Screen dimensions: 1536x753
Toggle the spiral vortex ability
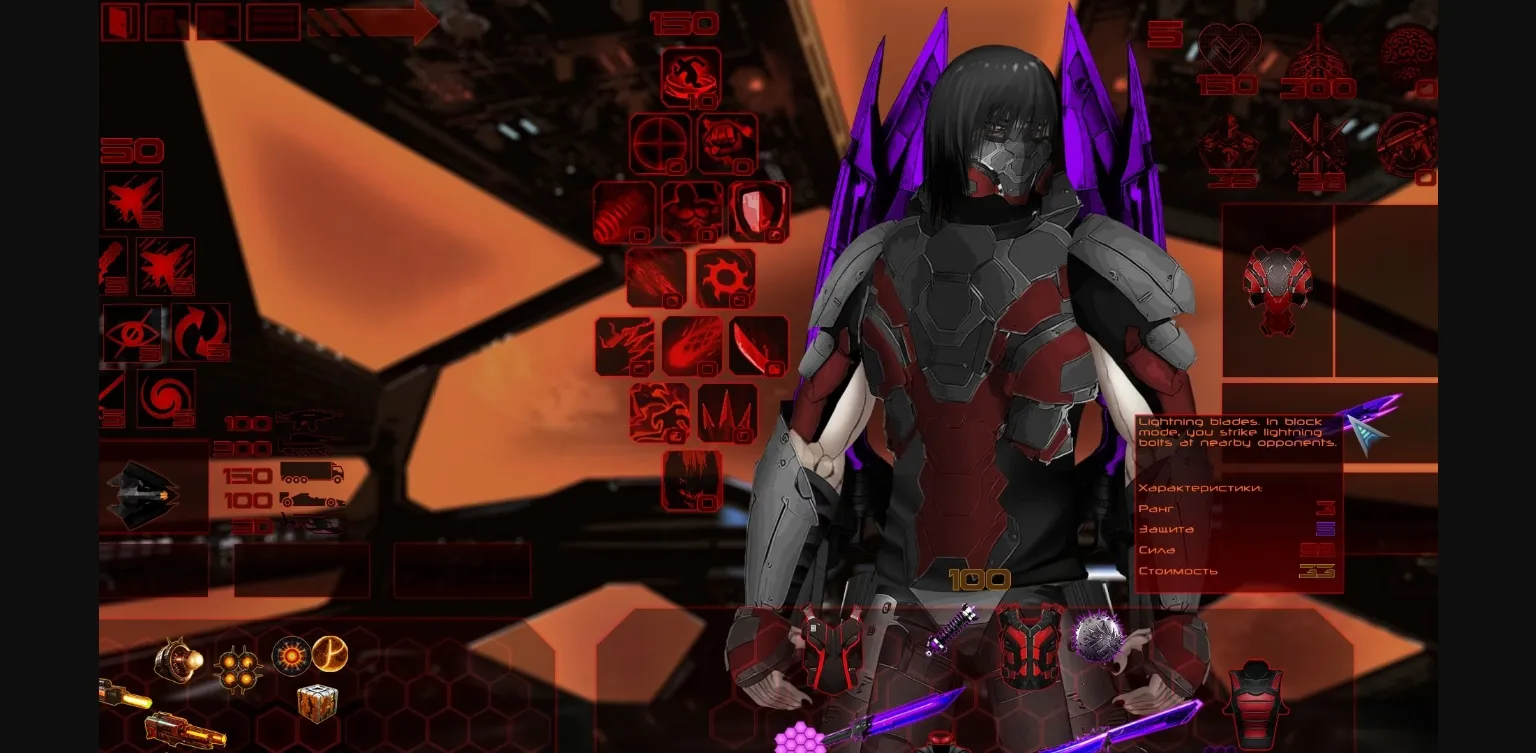[x=165, y=398]
